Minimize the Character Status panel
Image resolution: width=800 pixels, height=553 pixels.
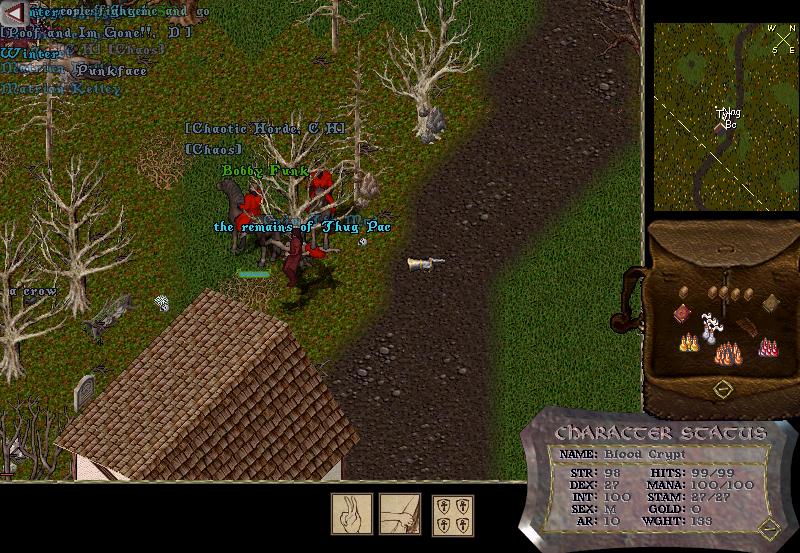pos(769,528)
